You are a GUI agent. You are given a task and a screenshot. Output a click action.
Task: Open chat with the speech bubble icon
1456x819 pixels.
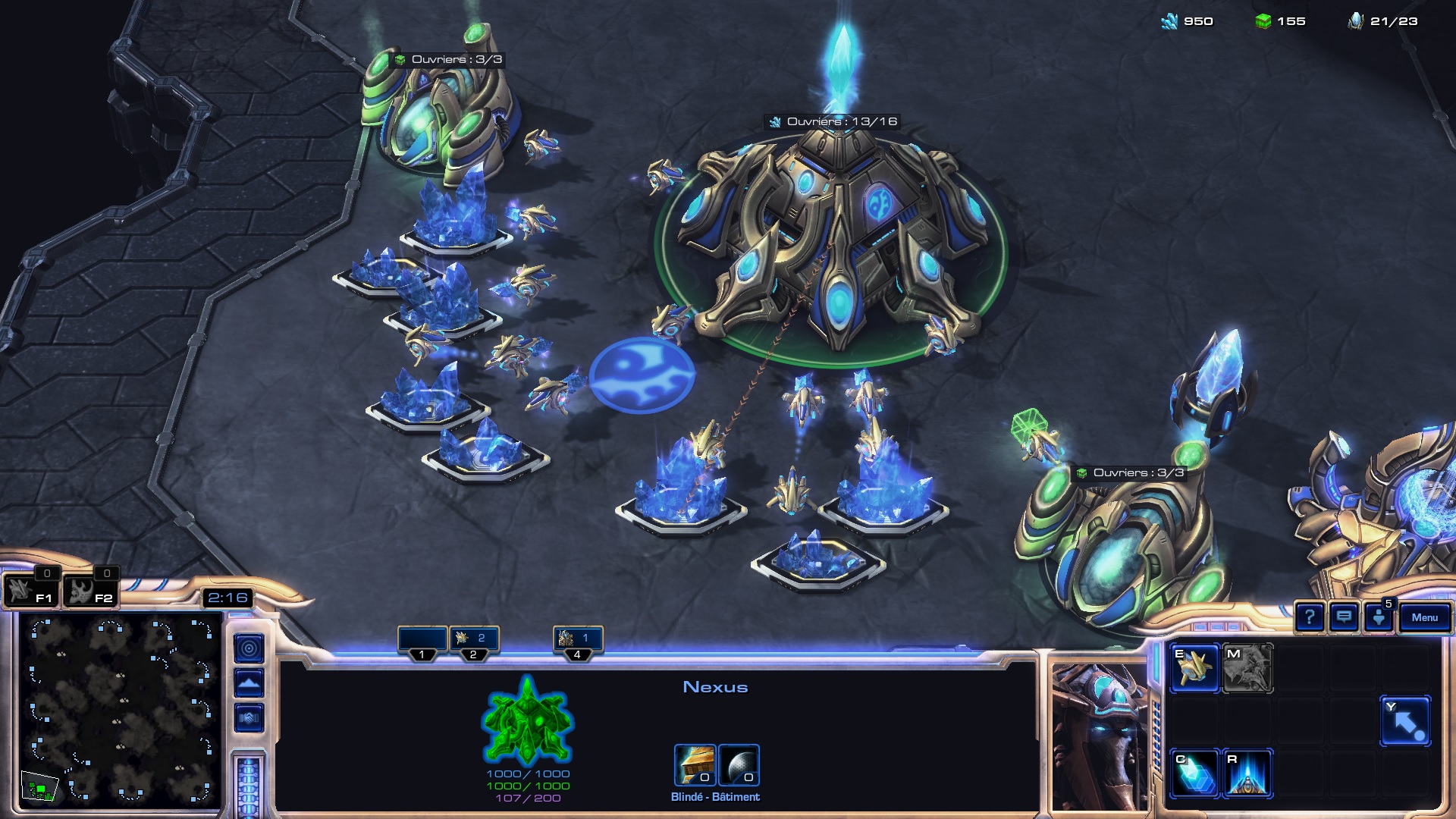1344,617
